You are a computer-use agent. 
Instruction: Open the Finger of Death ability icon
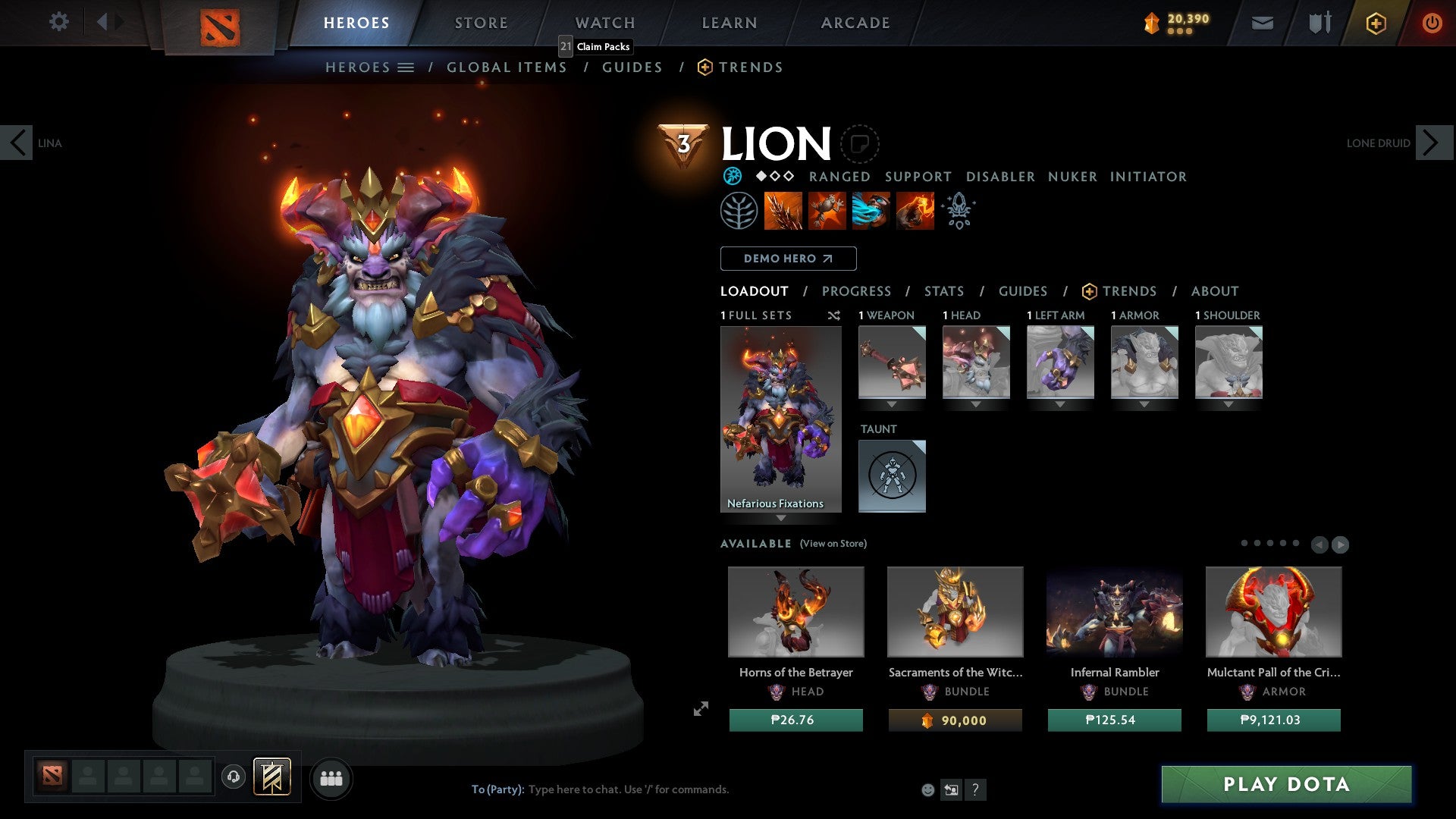(x=914, y=210)
